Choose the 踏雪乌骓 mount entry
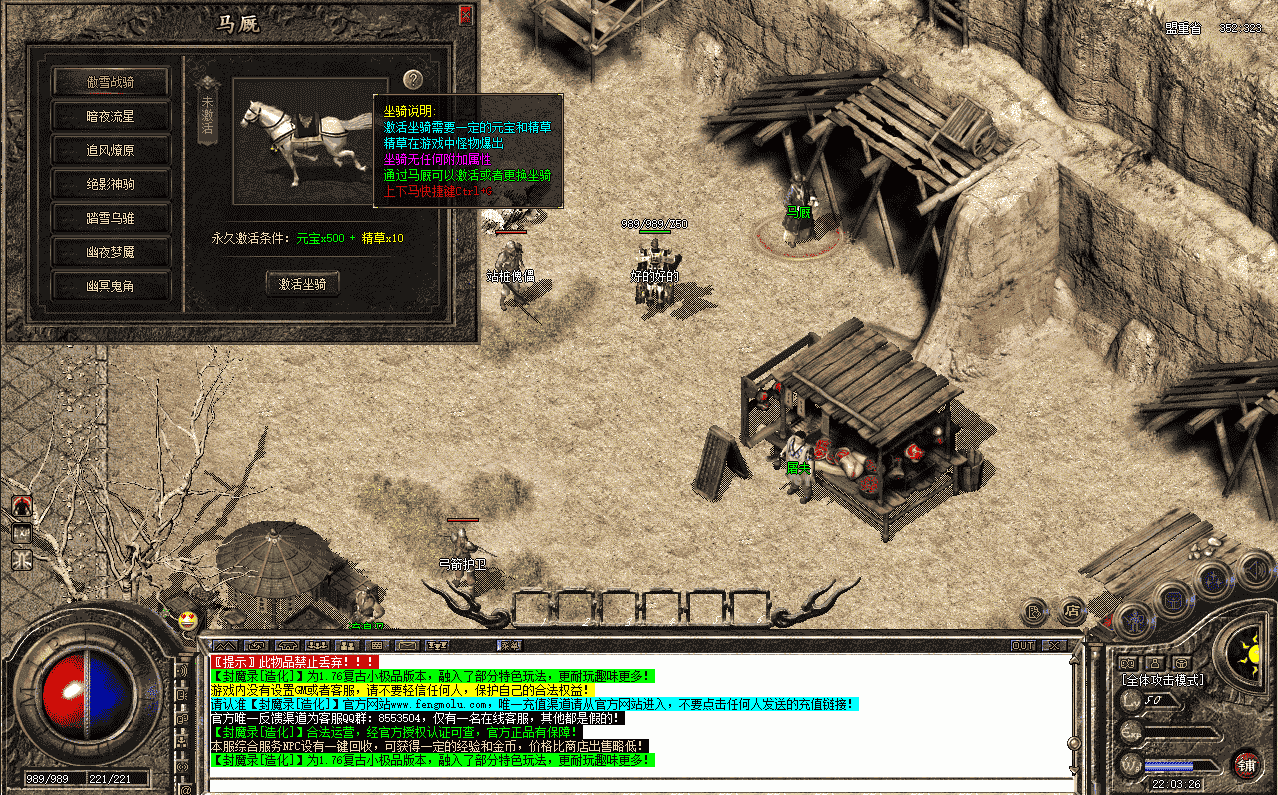The image size is (1278, 795). pyautogui.click(x=110, y=218)
